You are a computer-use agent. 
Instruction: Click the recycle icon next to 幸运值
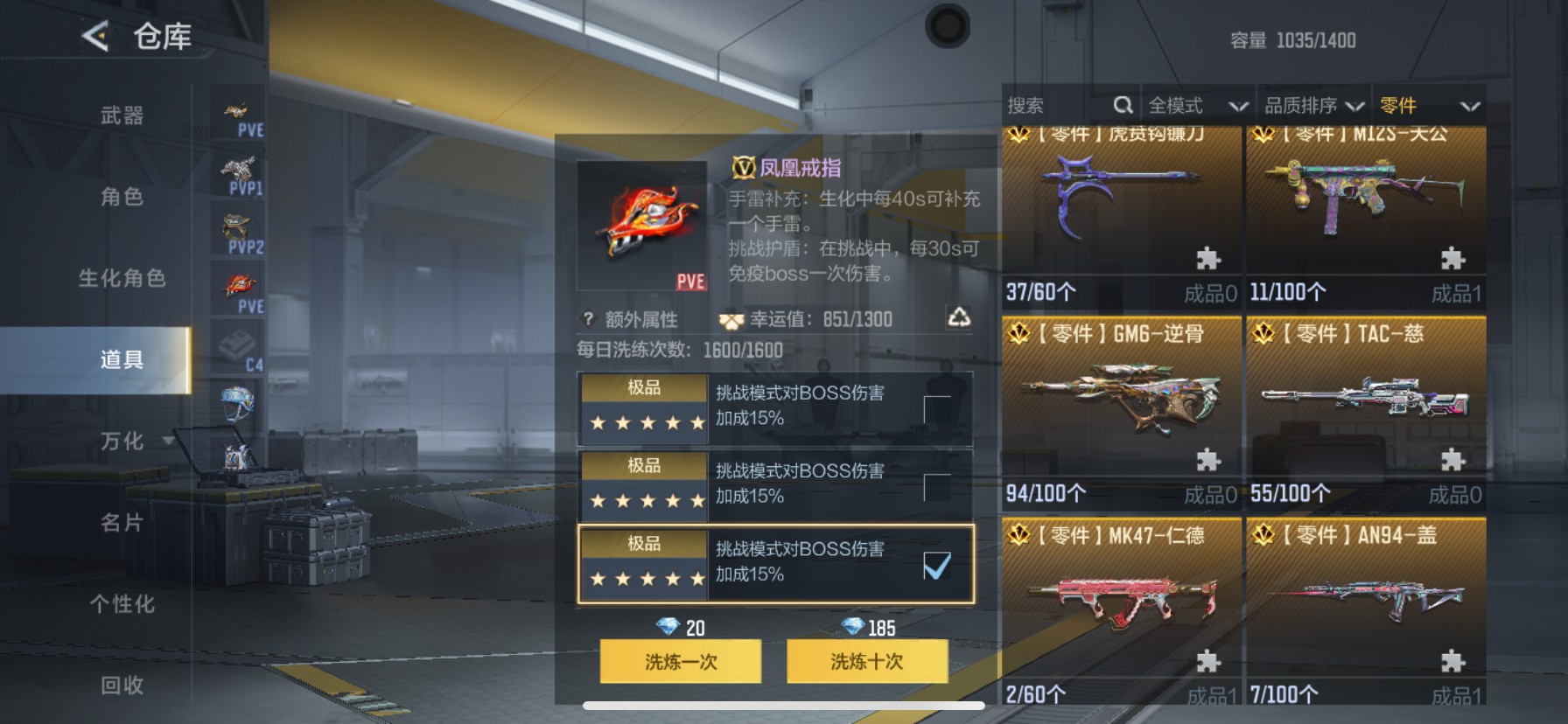[x=960, y=318]
